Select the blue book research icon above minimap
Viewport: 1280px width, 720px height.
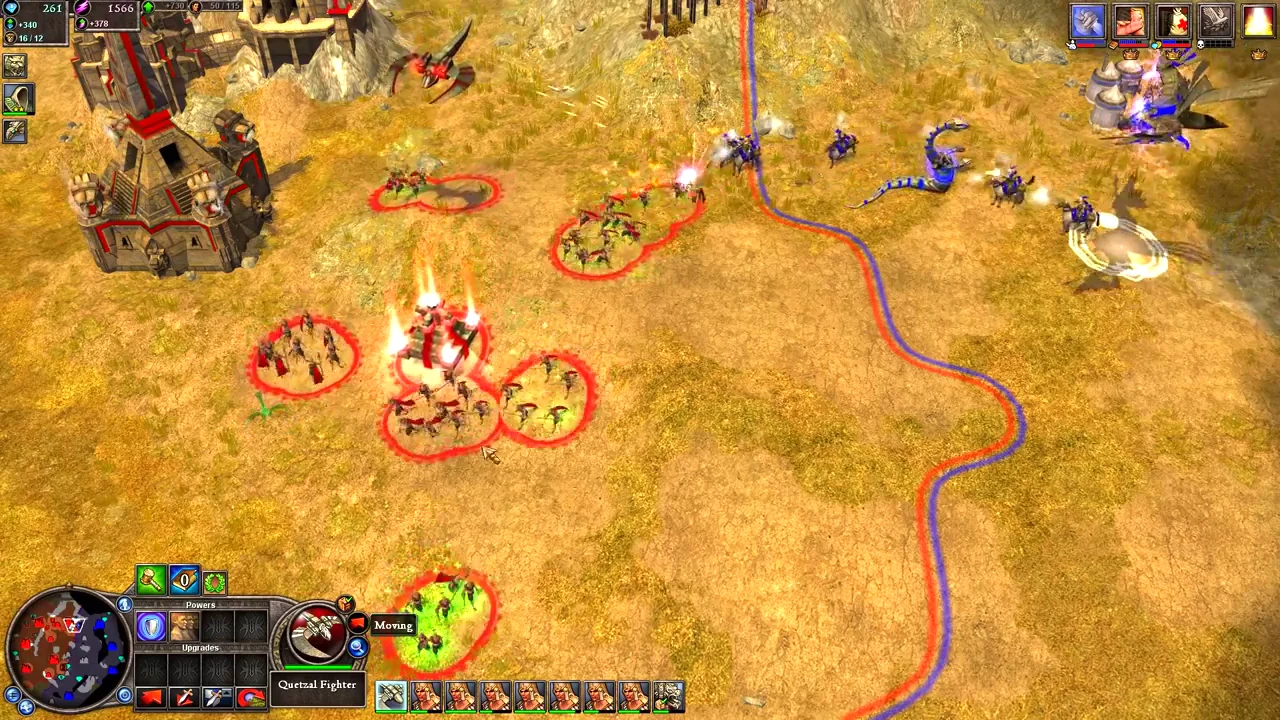(184, 581)
